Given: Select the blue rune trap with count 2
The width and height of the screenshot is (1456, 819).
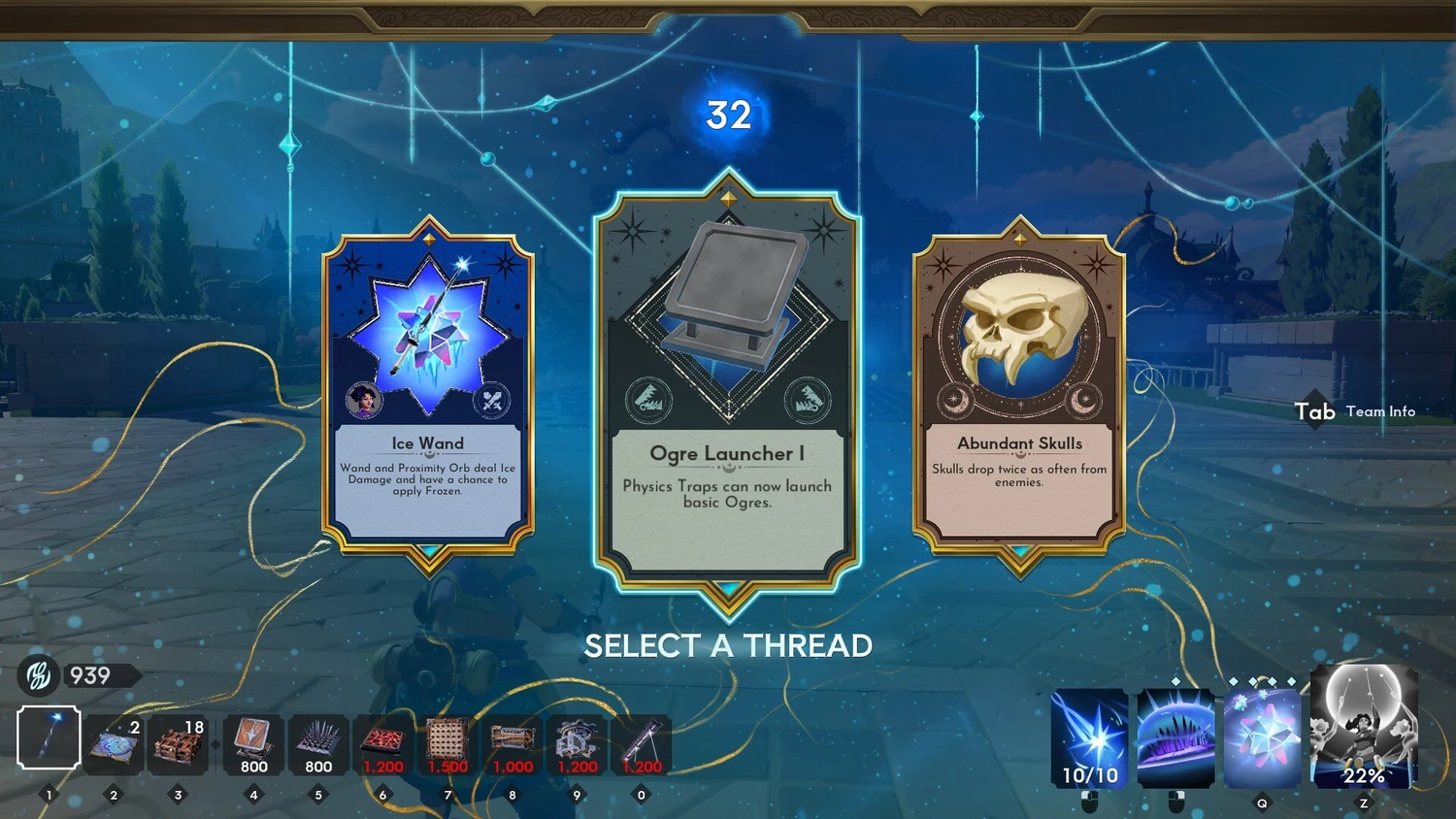Looking at the screenshot, I should point(114,744).
